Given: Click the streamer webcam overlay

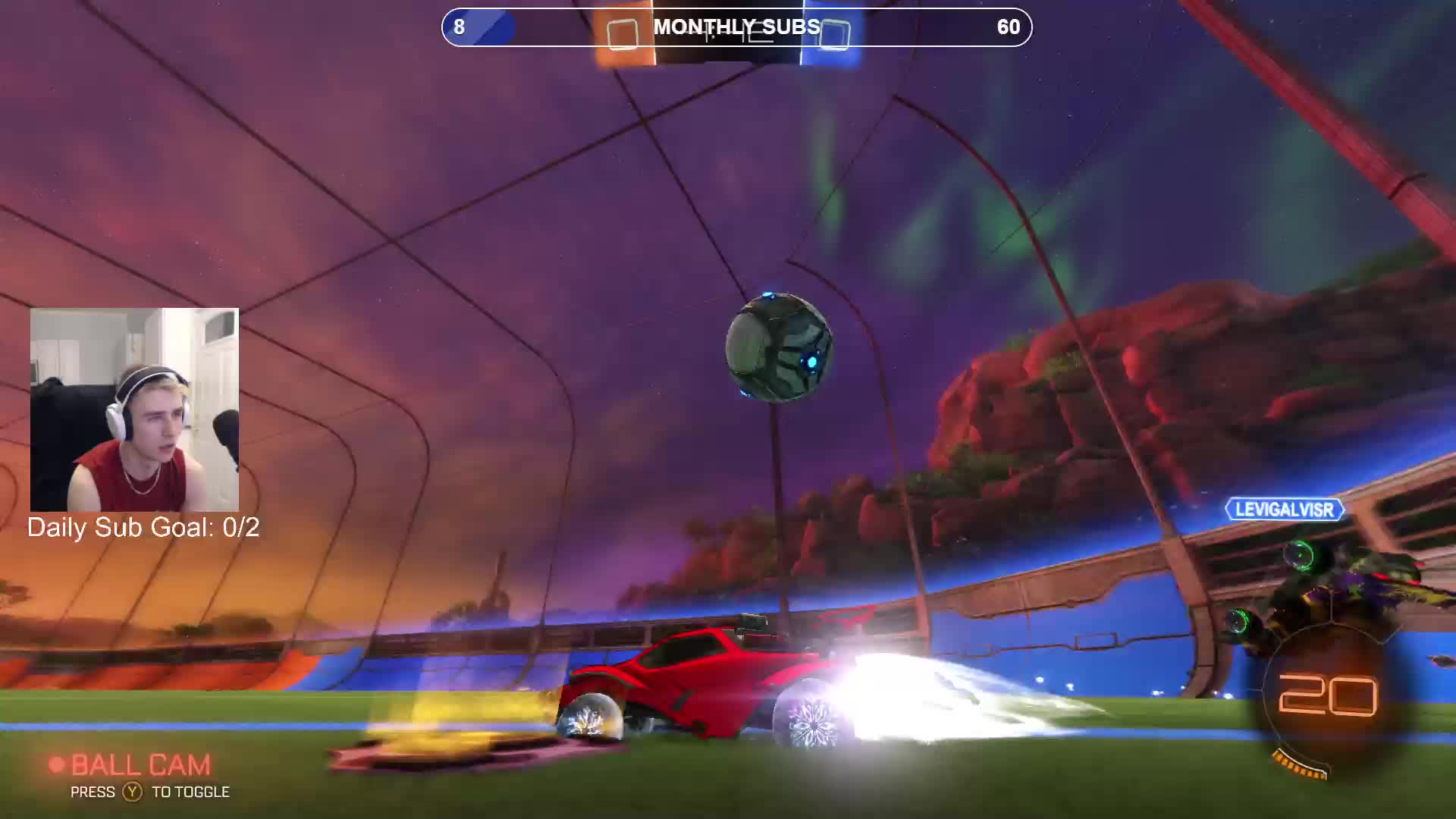Looking at the screenshot, I should click(x=134, y=409).
